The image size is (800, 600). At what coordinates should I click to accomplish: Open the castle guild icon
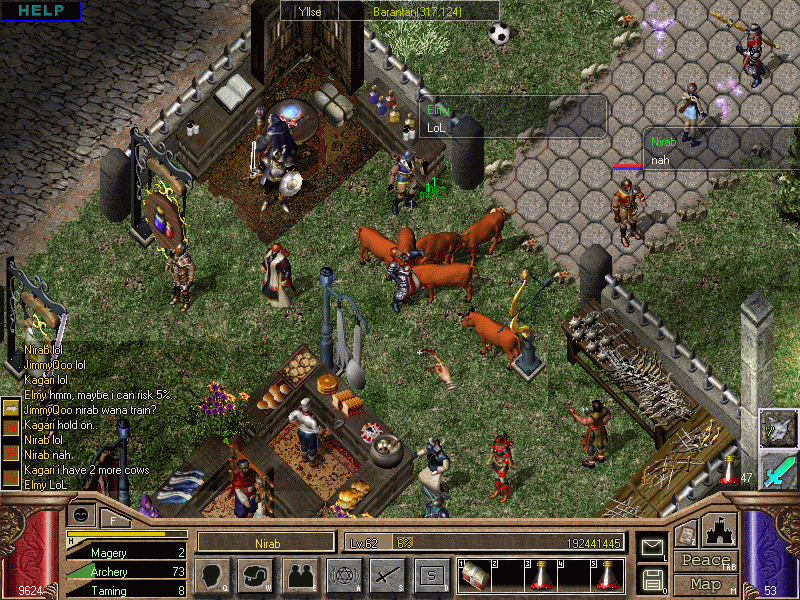tap(720, 530)
